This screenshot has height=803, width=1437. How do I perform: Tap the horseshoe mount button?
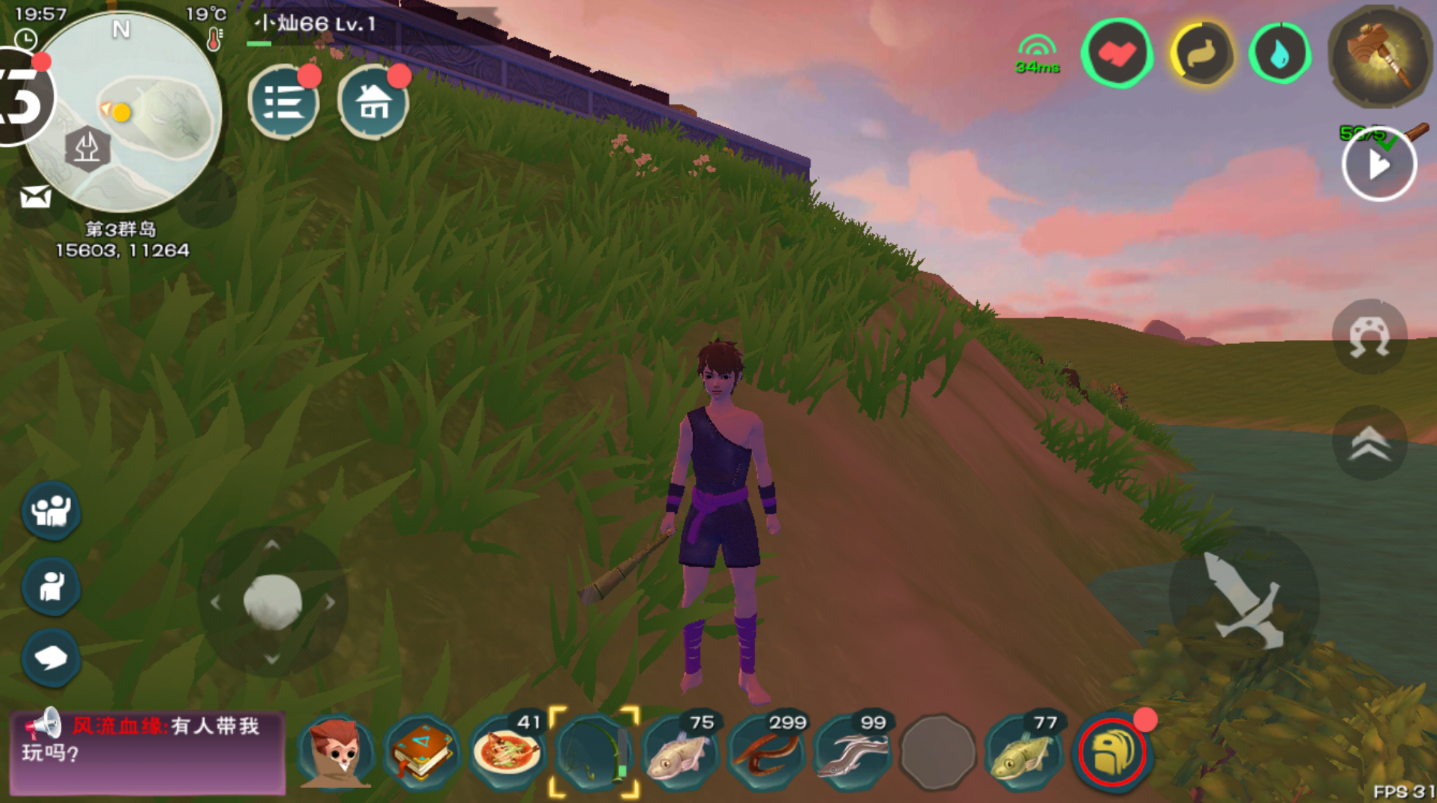[x=1369, y=338]
